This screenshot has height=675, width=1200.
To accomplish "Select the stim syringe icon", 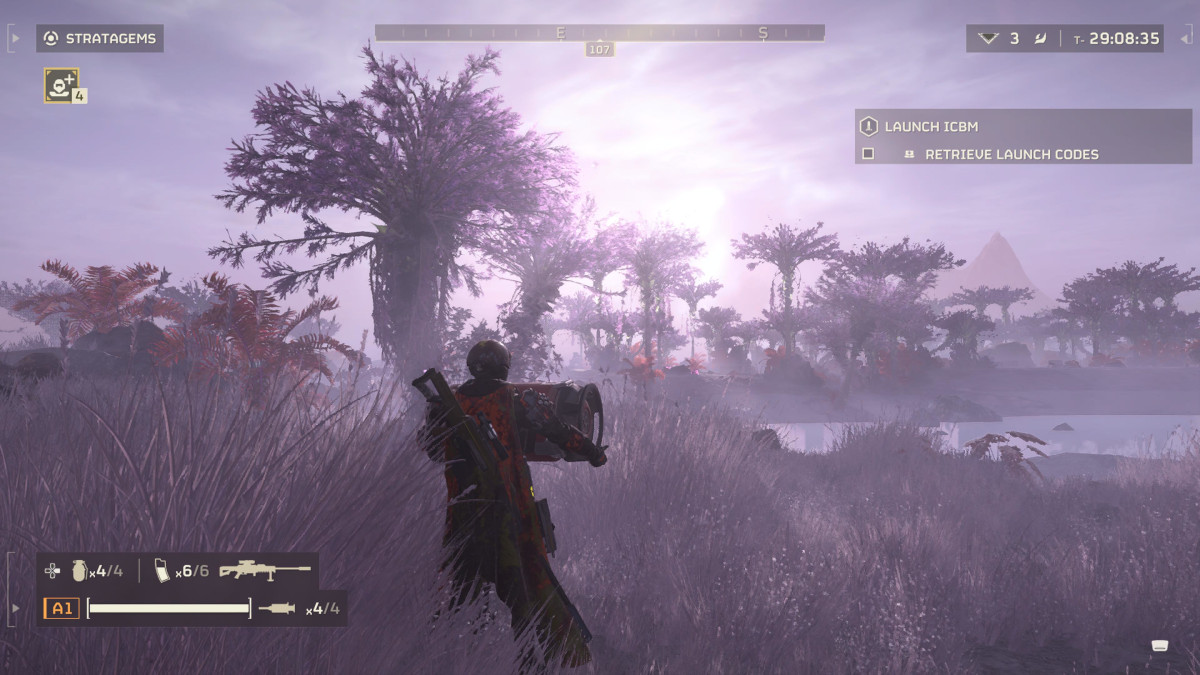I will 277,608.
